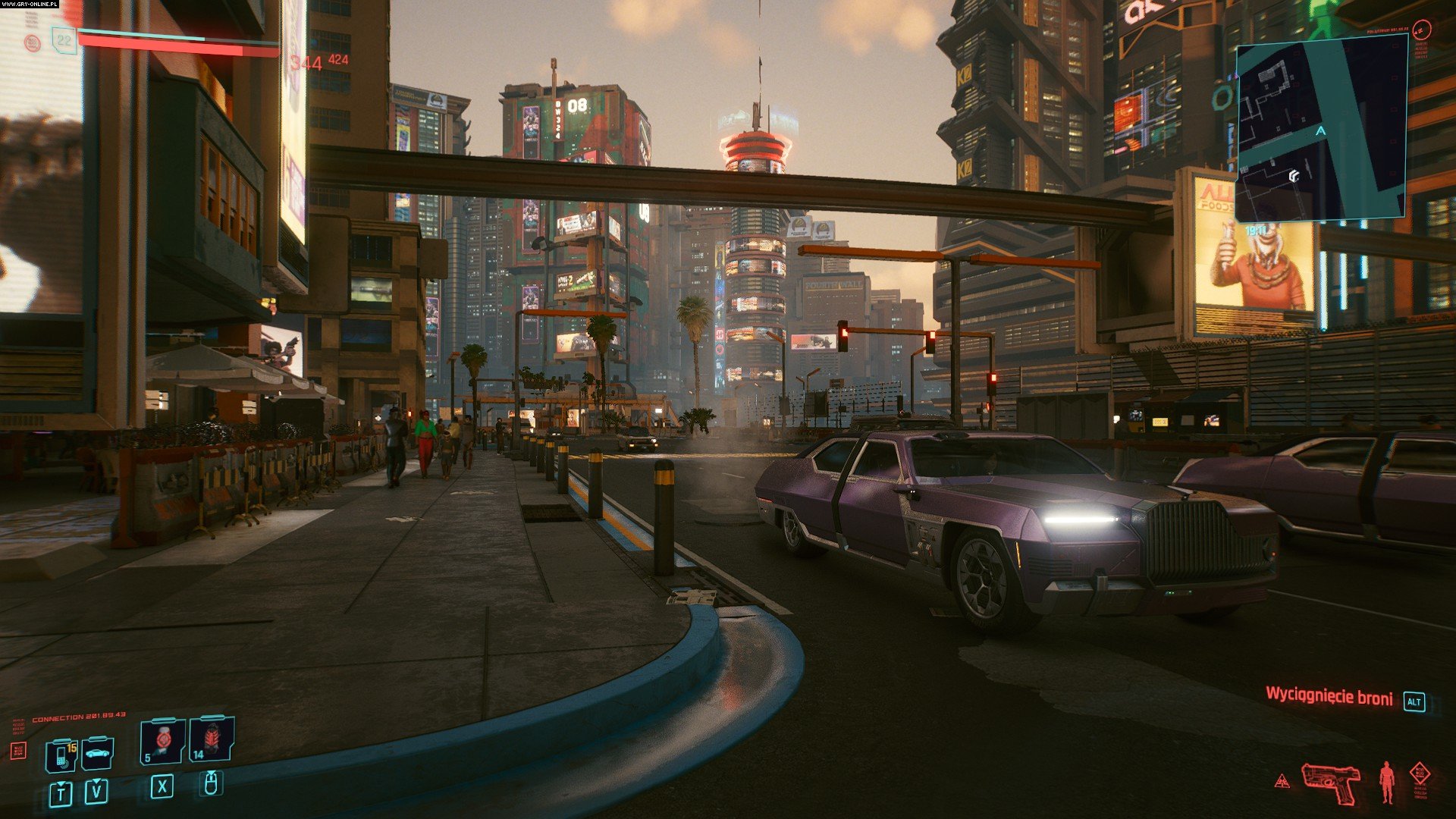The width and height of the screenshot is (1456, 819).
Task: Open the phone icon with 15 notifications
Action: coord(61,755)
